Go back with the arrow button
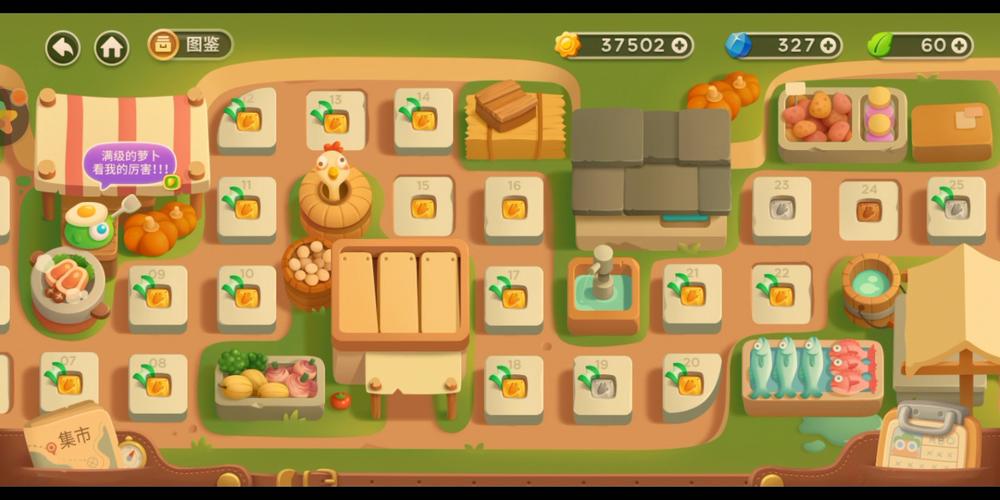 [x=63, y=47]
